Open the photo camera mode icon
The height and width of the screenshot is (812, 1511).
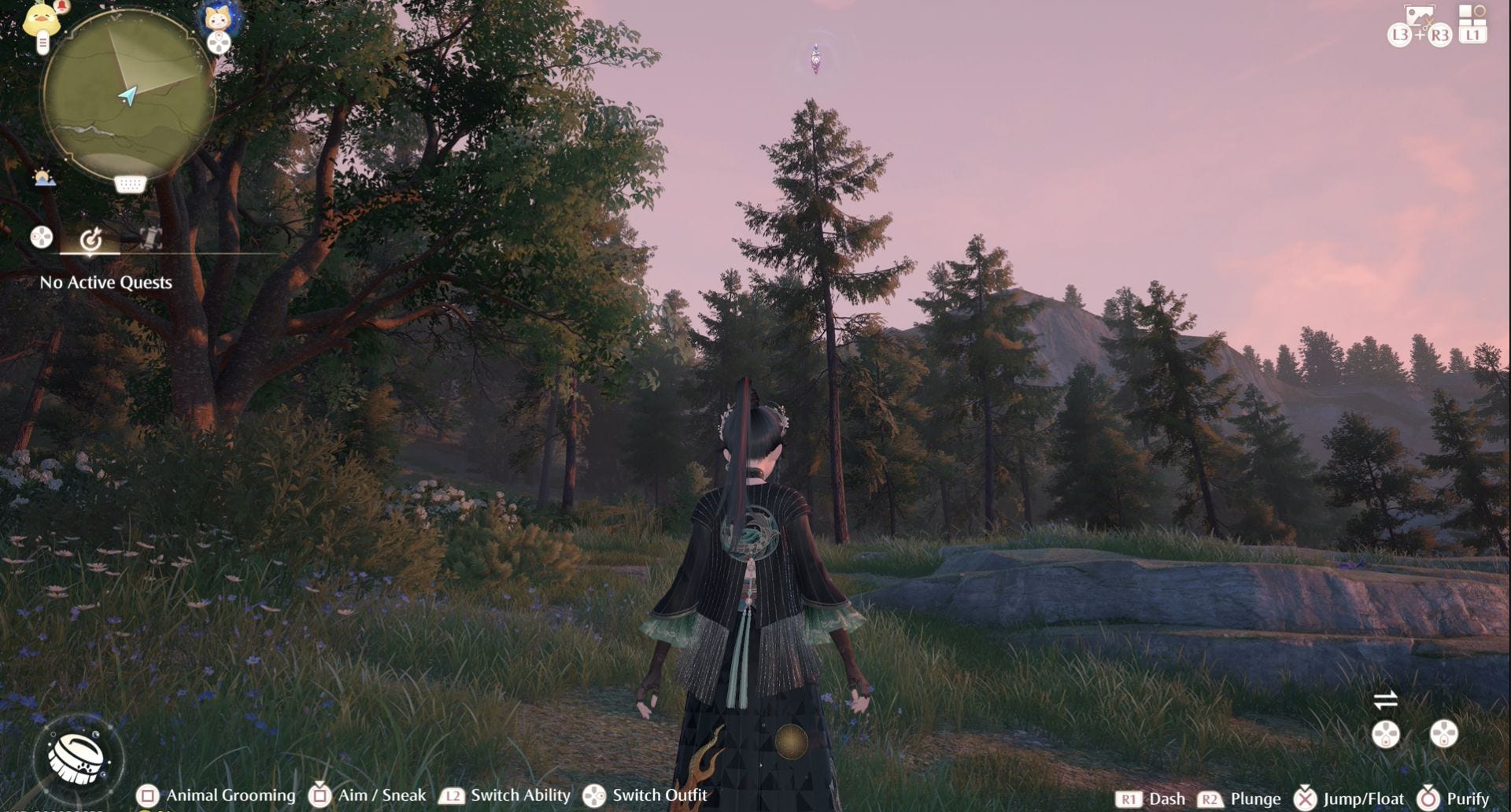[x=1419, y=15]
